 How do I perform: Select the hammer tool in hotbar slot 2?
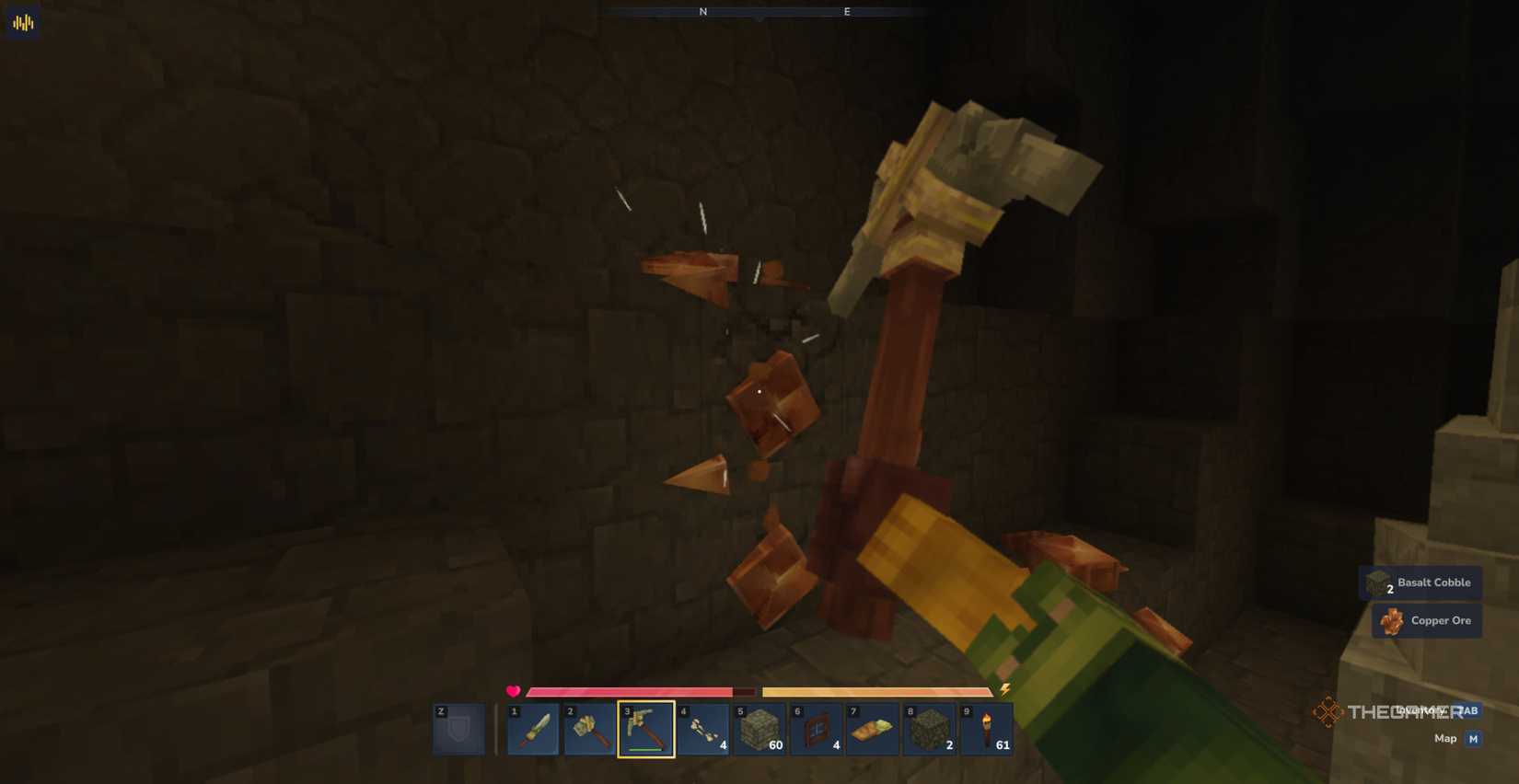(591, 728)
